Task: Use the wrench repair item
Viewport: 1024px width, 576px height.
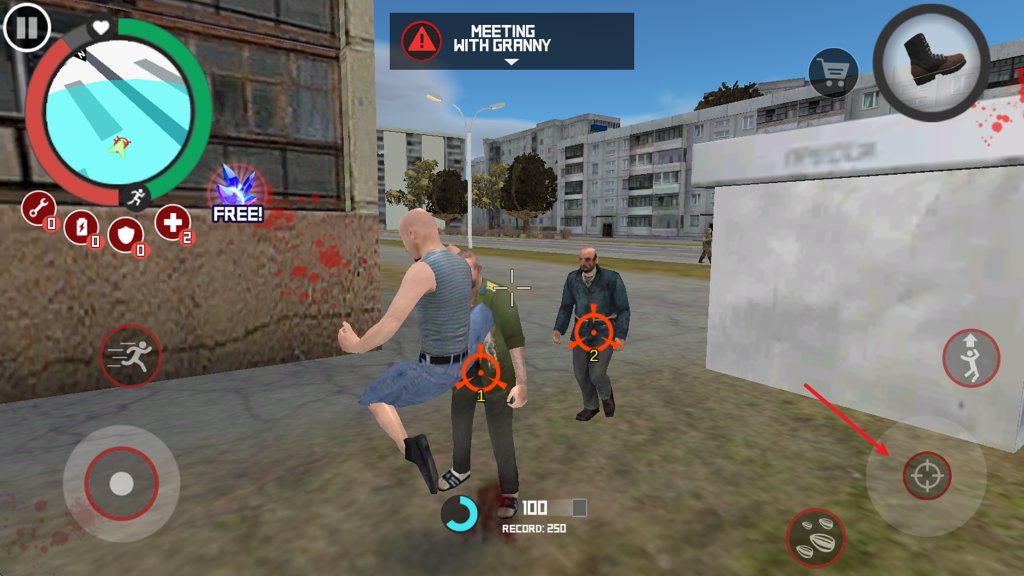Action: click(x=37, y=209)
